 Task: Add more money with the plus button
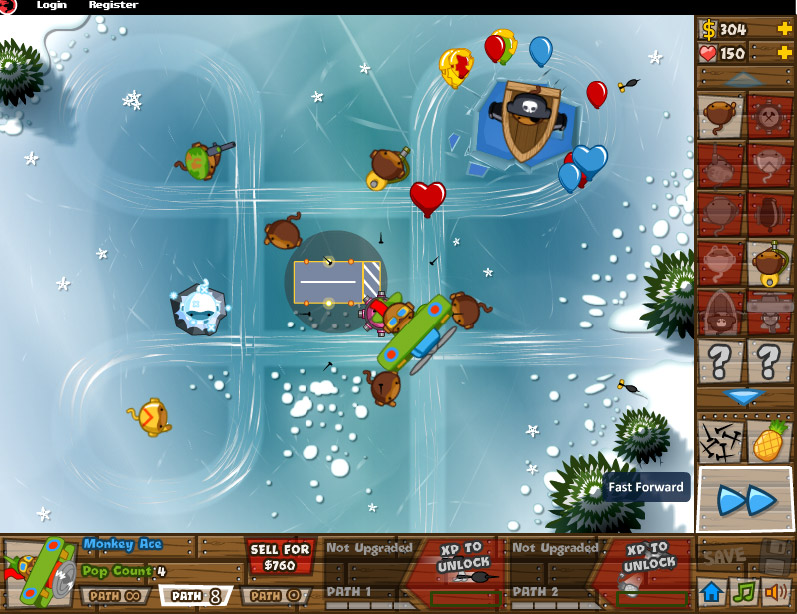(x=784, y=29)
